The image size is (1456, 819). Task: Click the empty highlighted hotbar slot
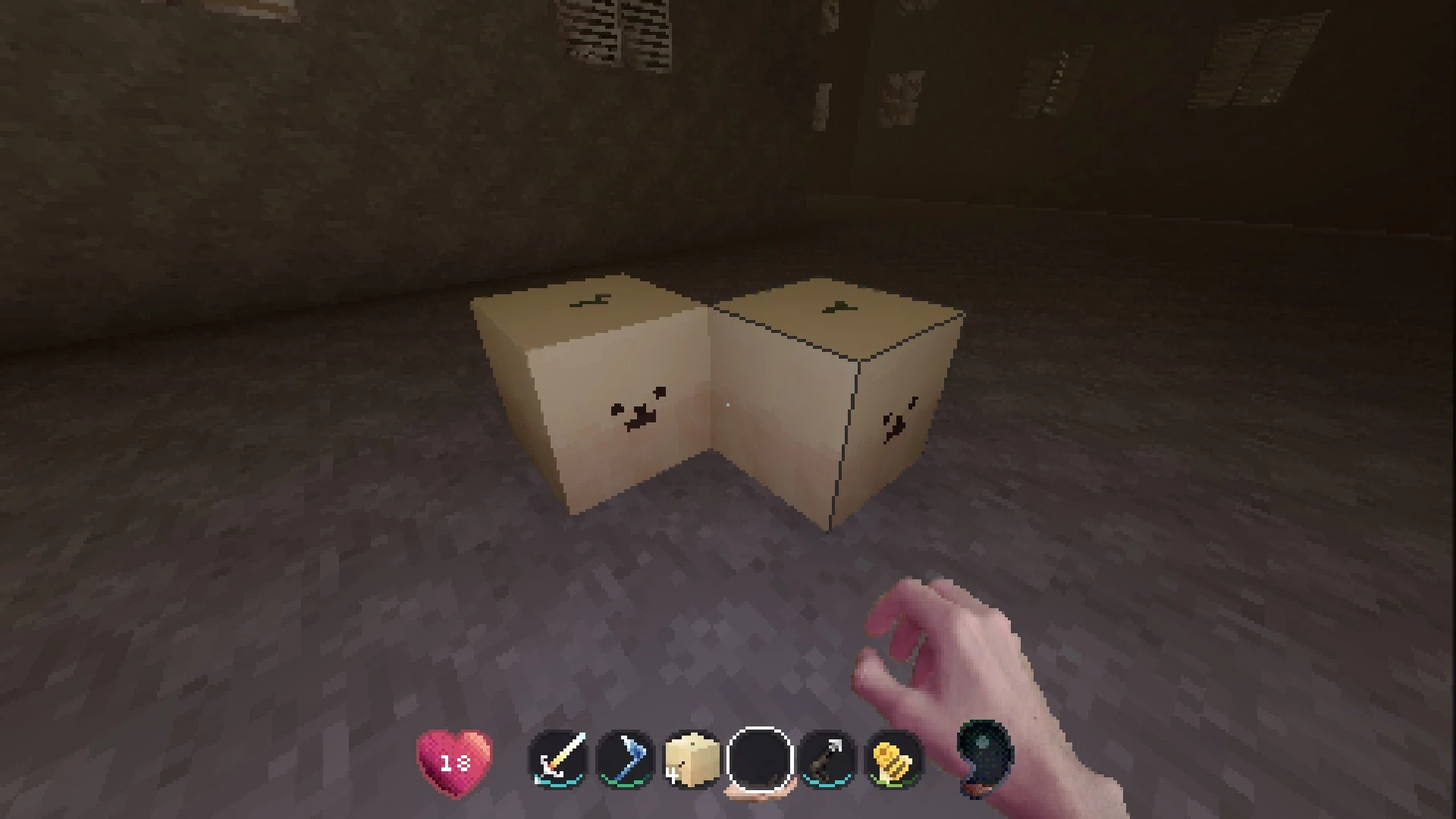[758, 761]
